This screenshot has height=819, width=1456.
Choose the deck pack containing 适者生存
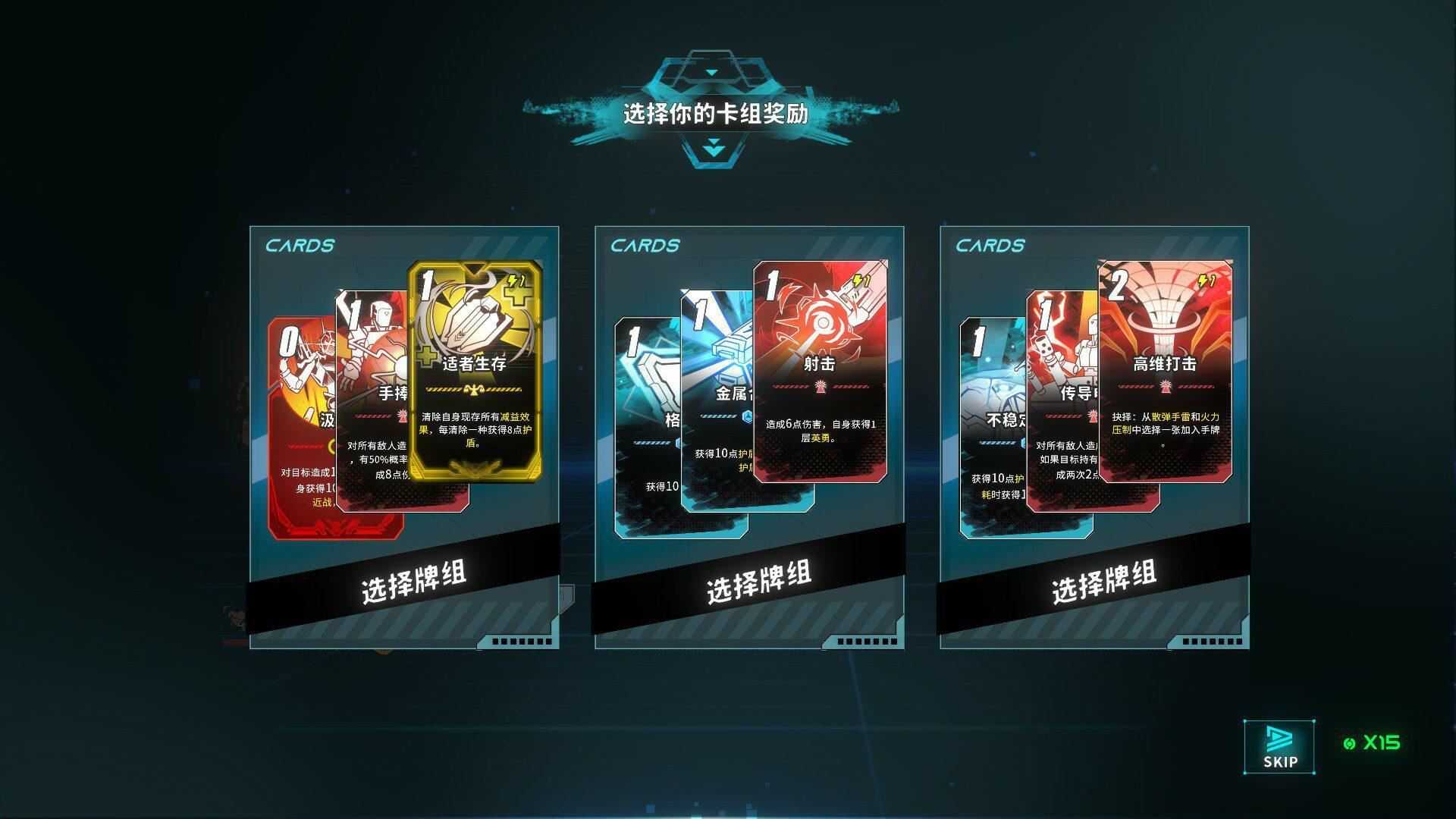click(413, 582)
